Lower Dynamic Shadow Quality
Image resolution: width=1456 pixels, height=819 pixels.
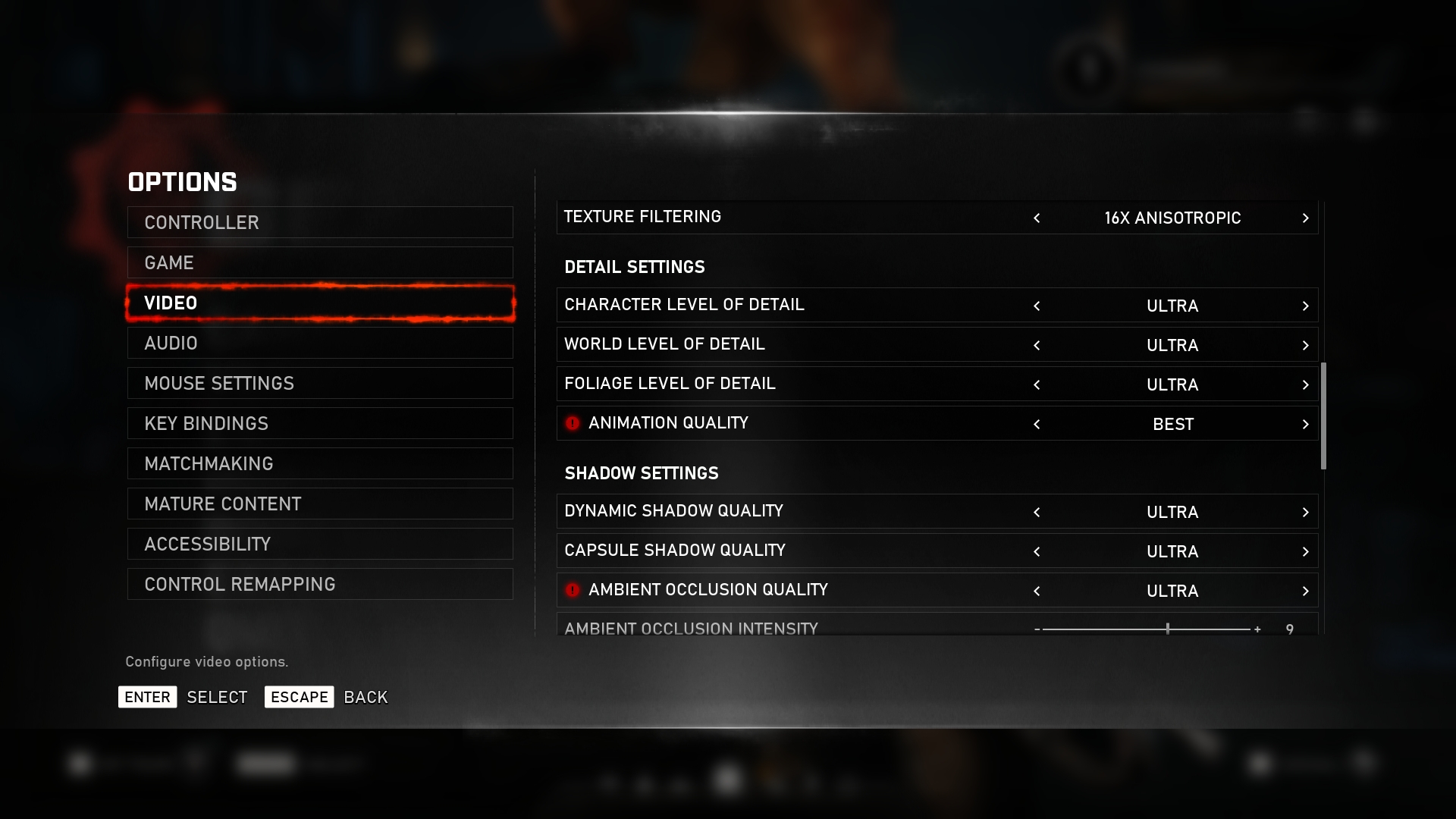[1037, 513]
